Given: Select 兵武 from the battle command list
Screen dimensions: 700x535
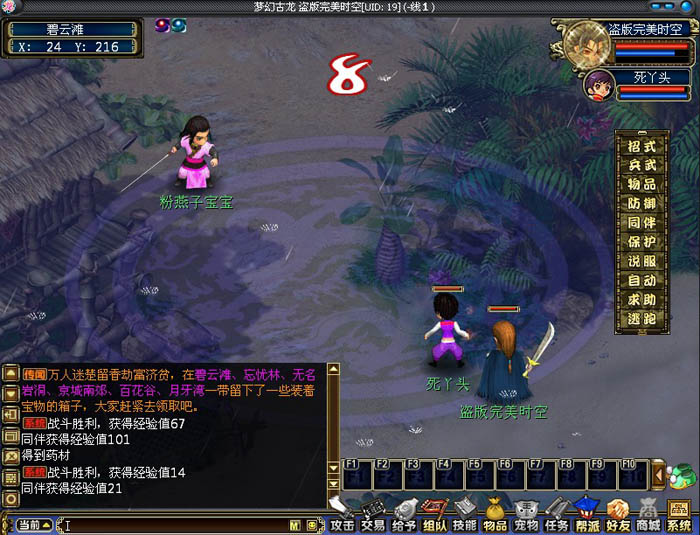Looking at the screenshot, I should click(x=642, y=165).
